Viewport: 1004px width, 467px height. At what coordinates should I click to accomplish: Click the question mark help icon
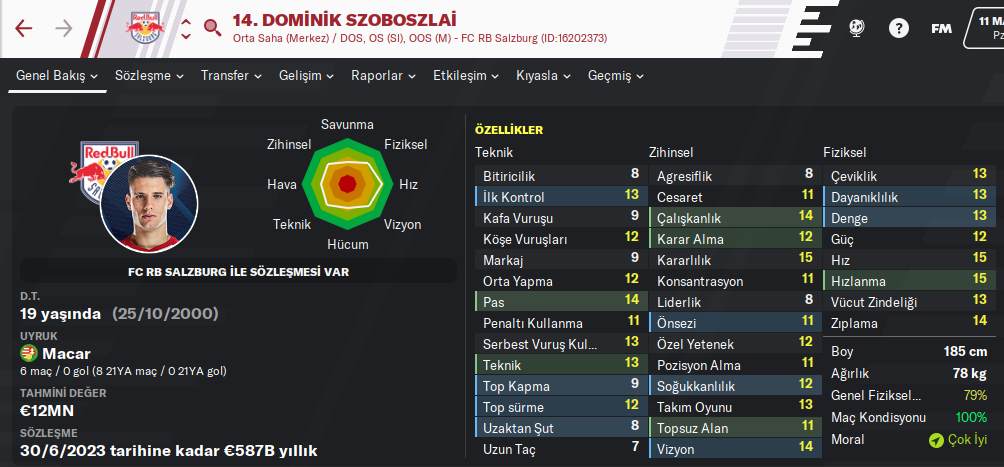click(899, 28)
